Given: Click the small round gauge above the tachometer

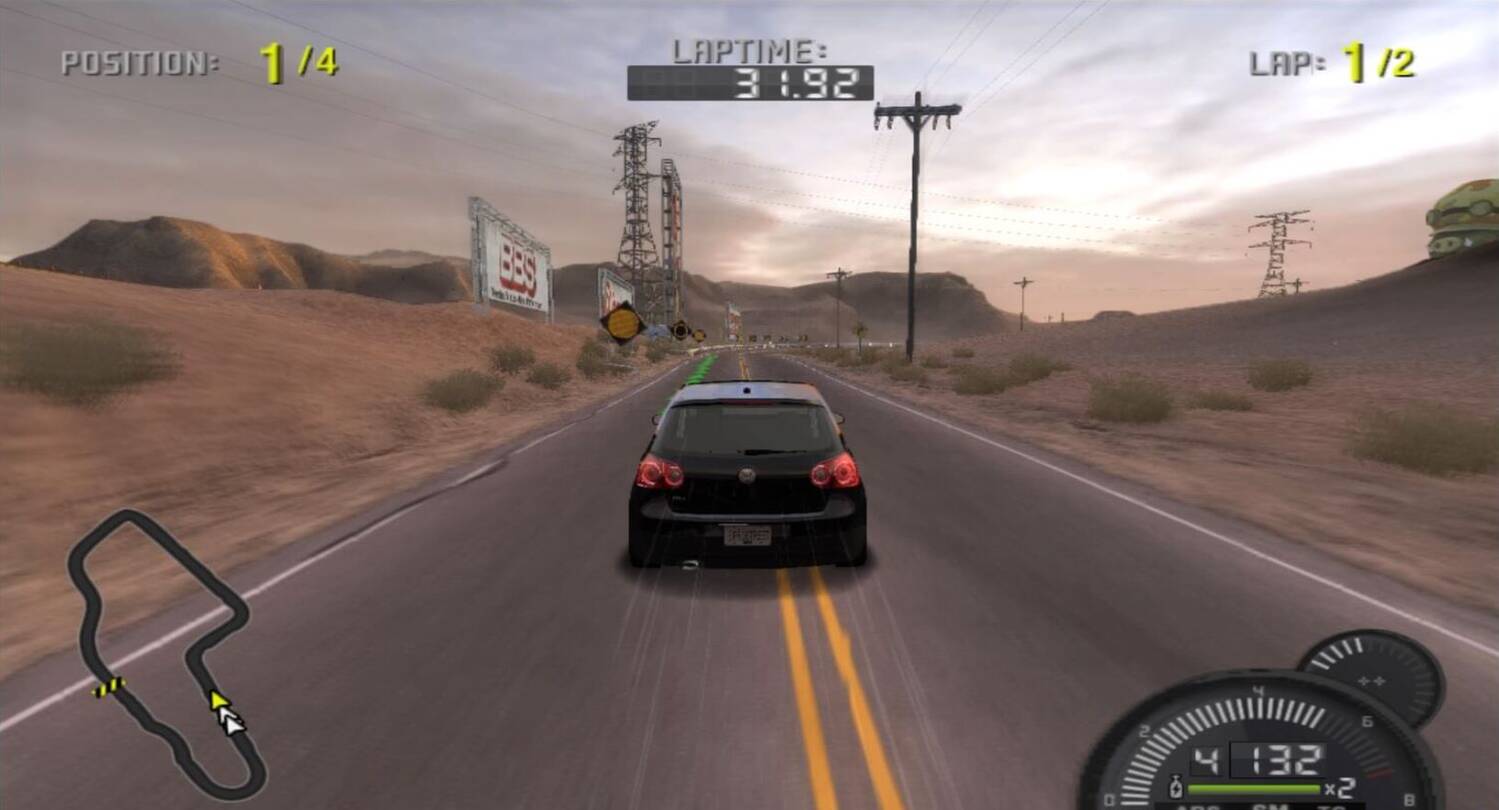Looking at the screenshot, I should (x=1371, y=675).
